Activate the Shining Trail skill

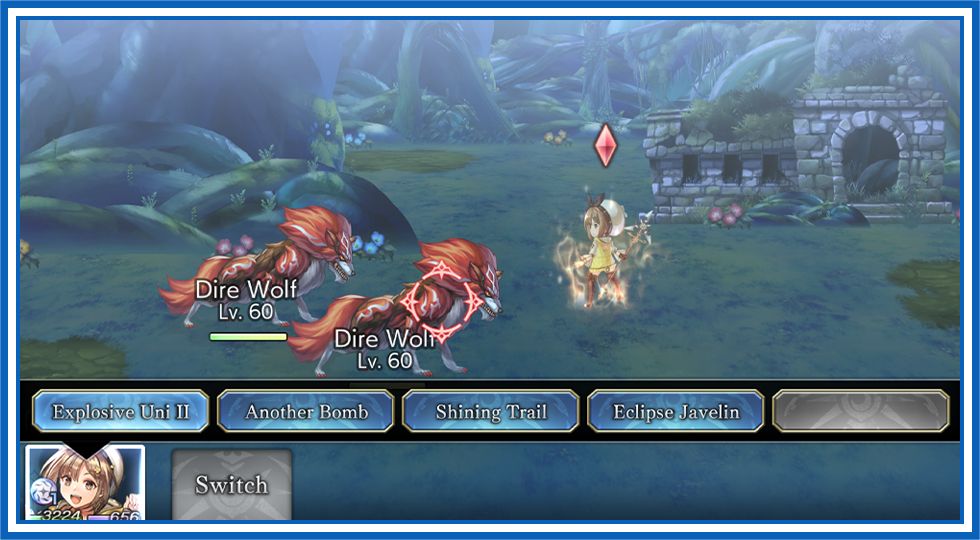pos(490,411)
